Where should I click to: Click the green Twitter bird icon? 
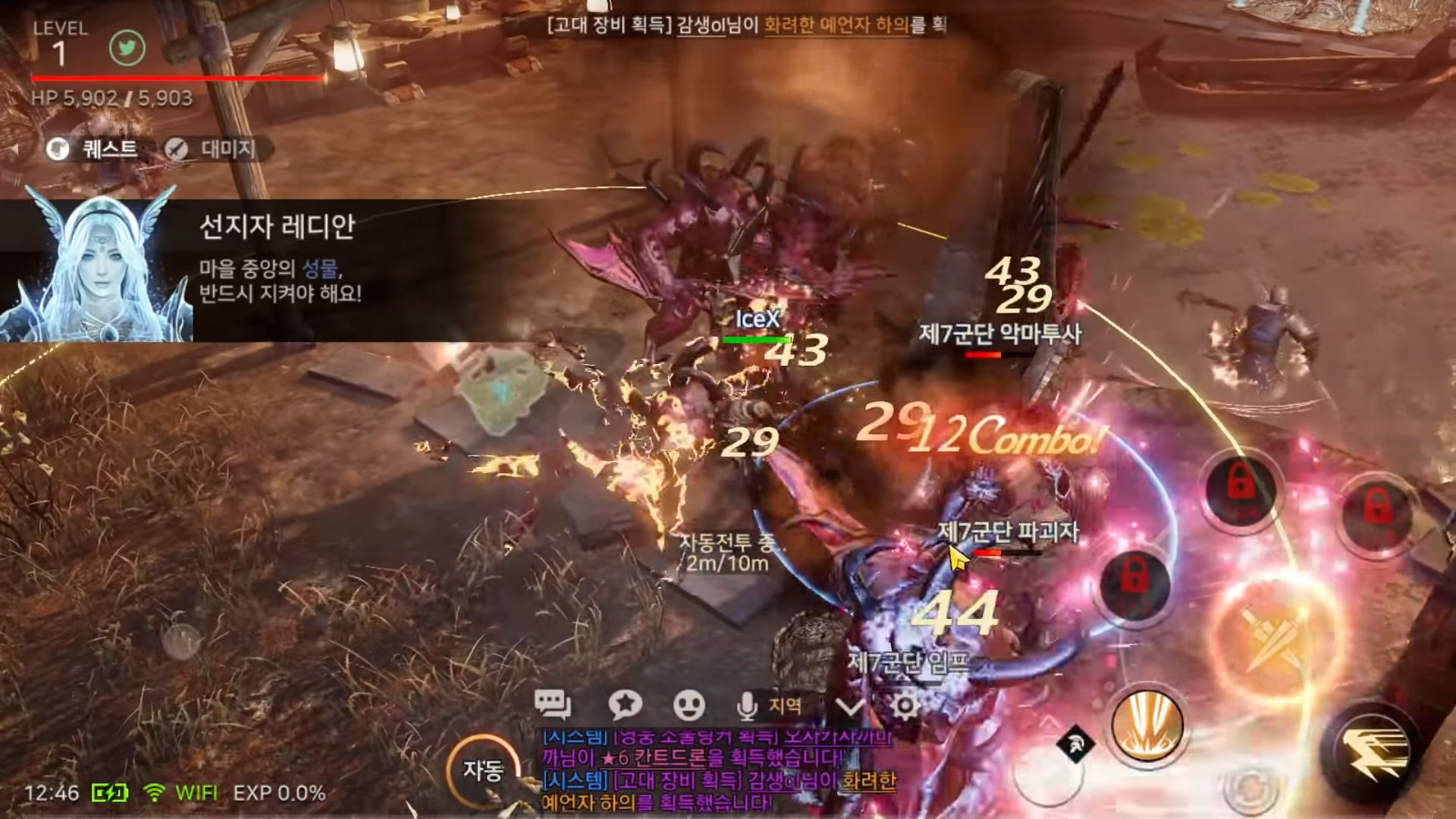click(x=127, y=49)
